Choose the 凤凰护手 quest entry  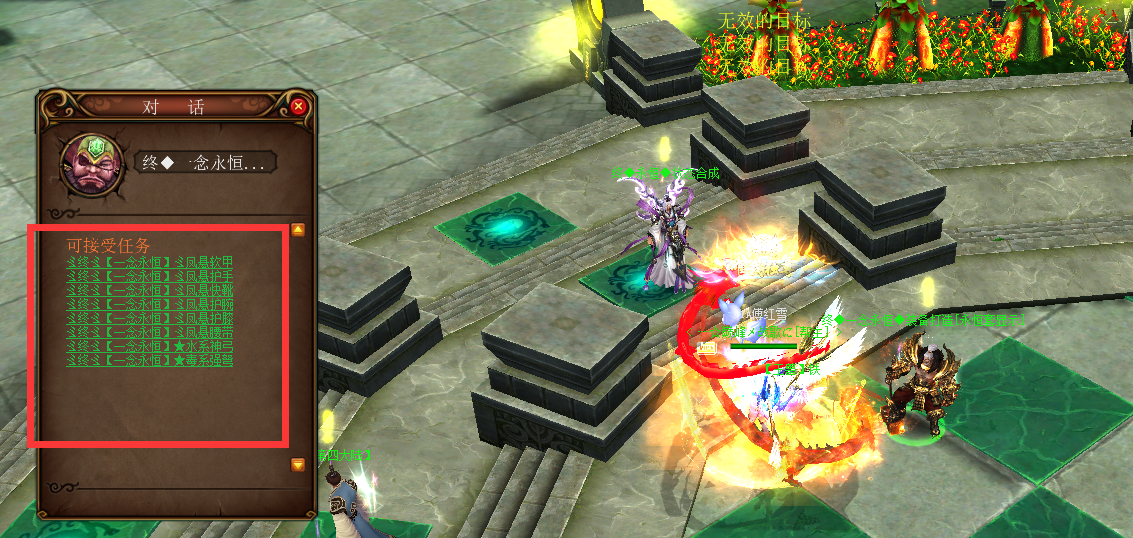tap(149, 276)
